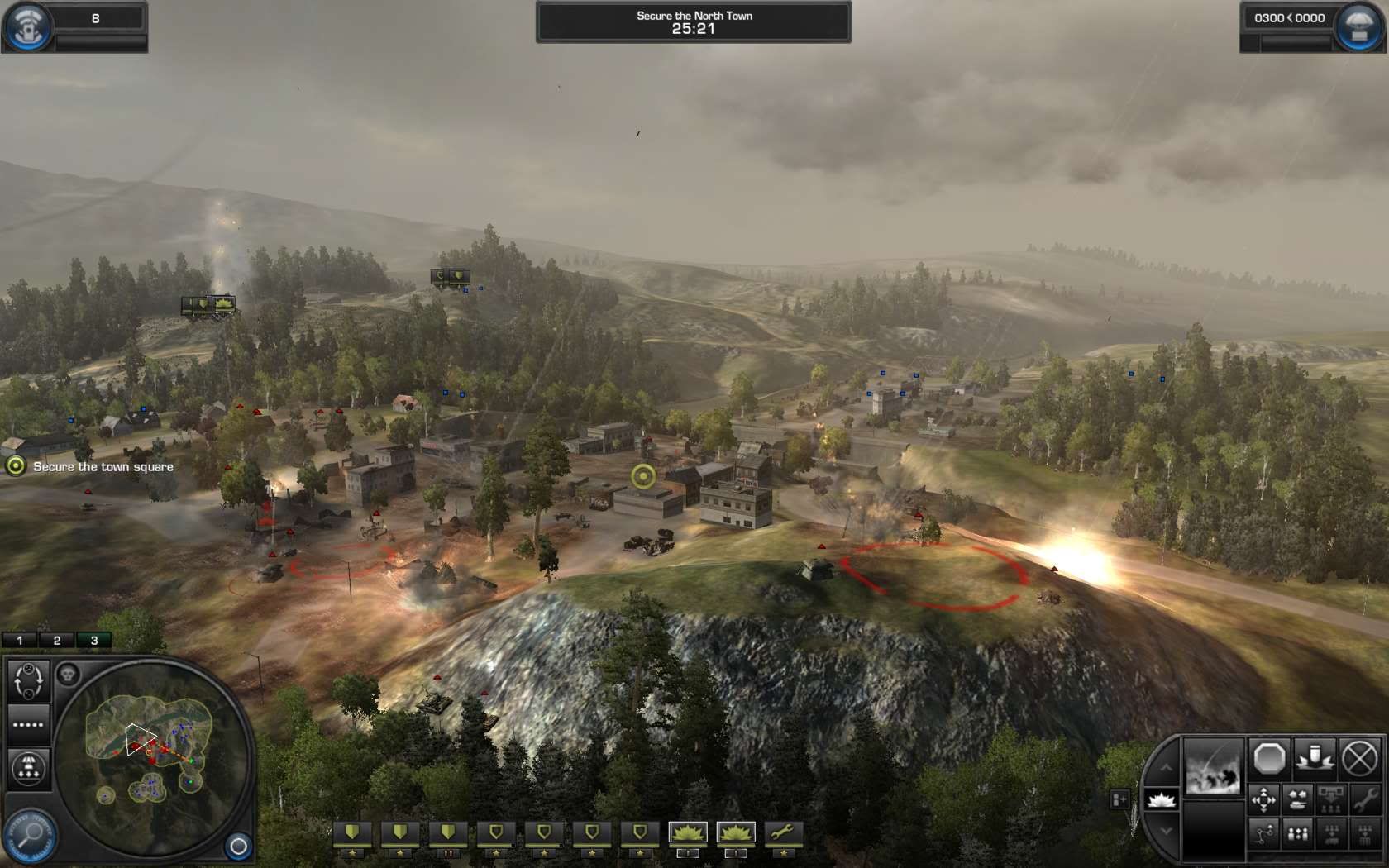
Task: Activate the crossed-circle hold fire command
Action: [1358, 758]
